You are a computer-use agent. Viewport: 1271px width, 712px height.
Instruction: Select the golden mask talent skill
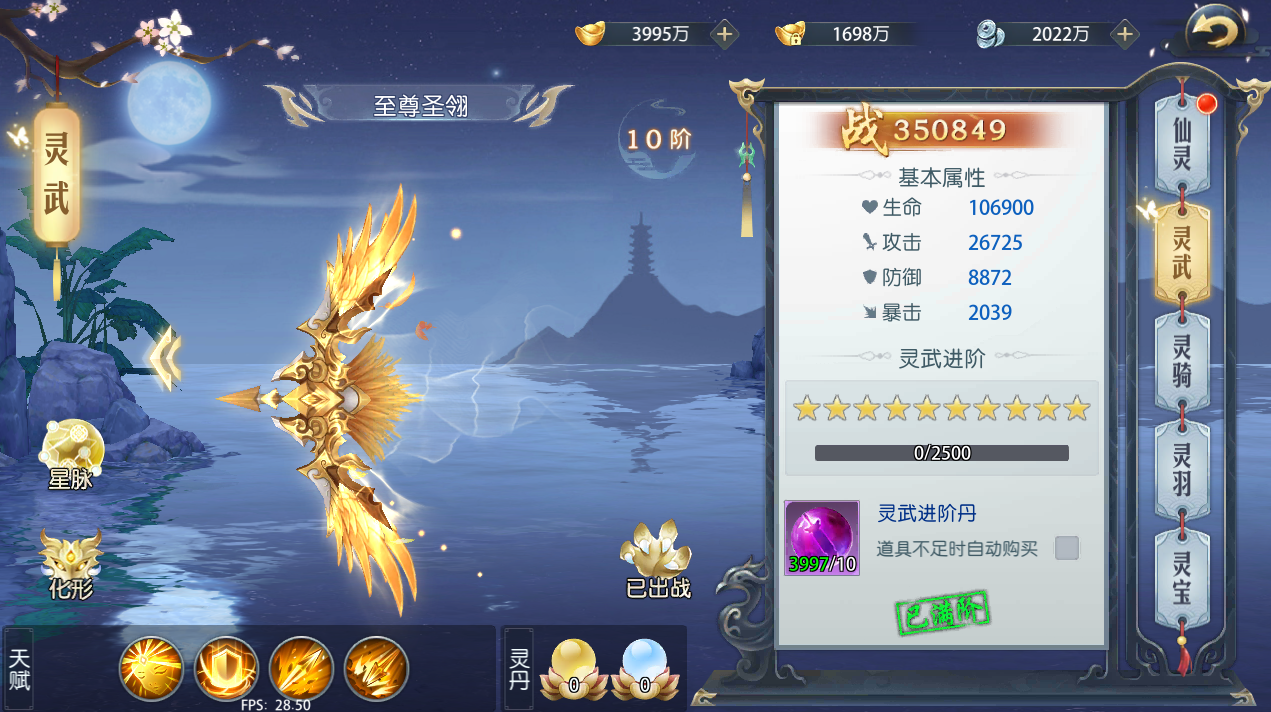coord(151,668)
